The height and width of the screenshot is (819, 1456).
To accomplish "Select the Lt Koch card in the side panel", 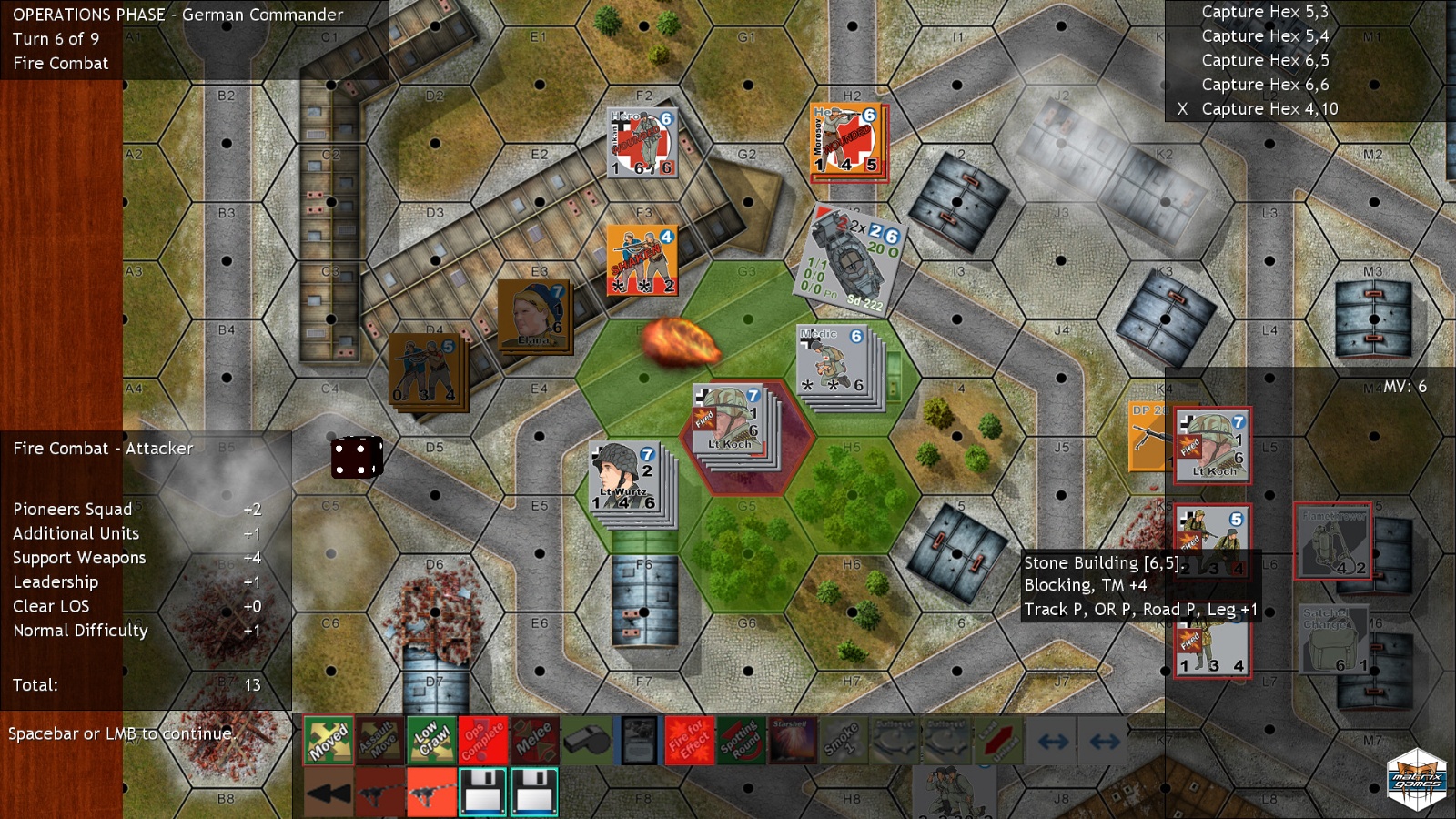I will (x=1212, y=445).
